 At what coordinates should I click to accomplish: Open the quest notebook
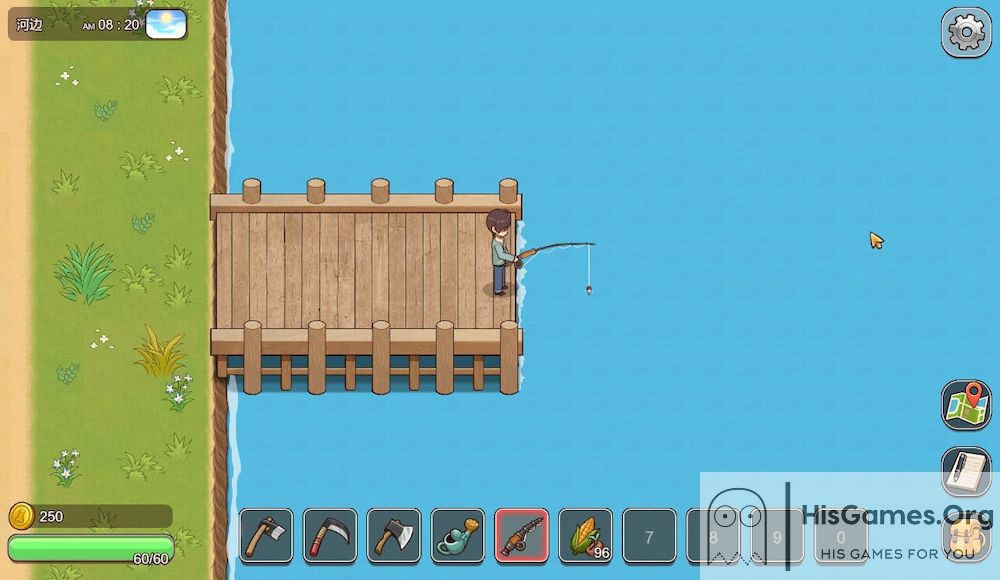click(x=966, y=471)
